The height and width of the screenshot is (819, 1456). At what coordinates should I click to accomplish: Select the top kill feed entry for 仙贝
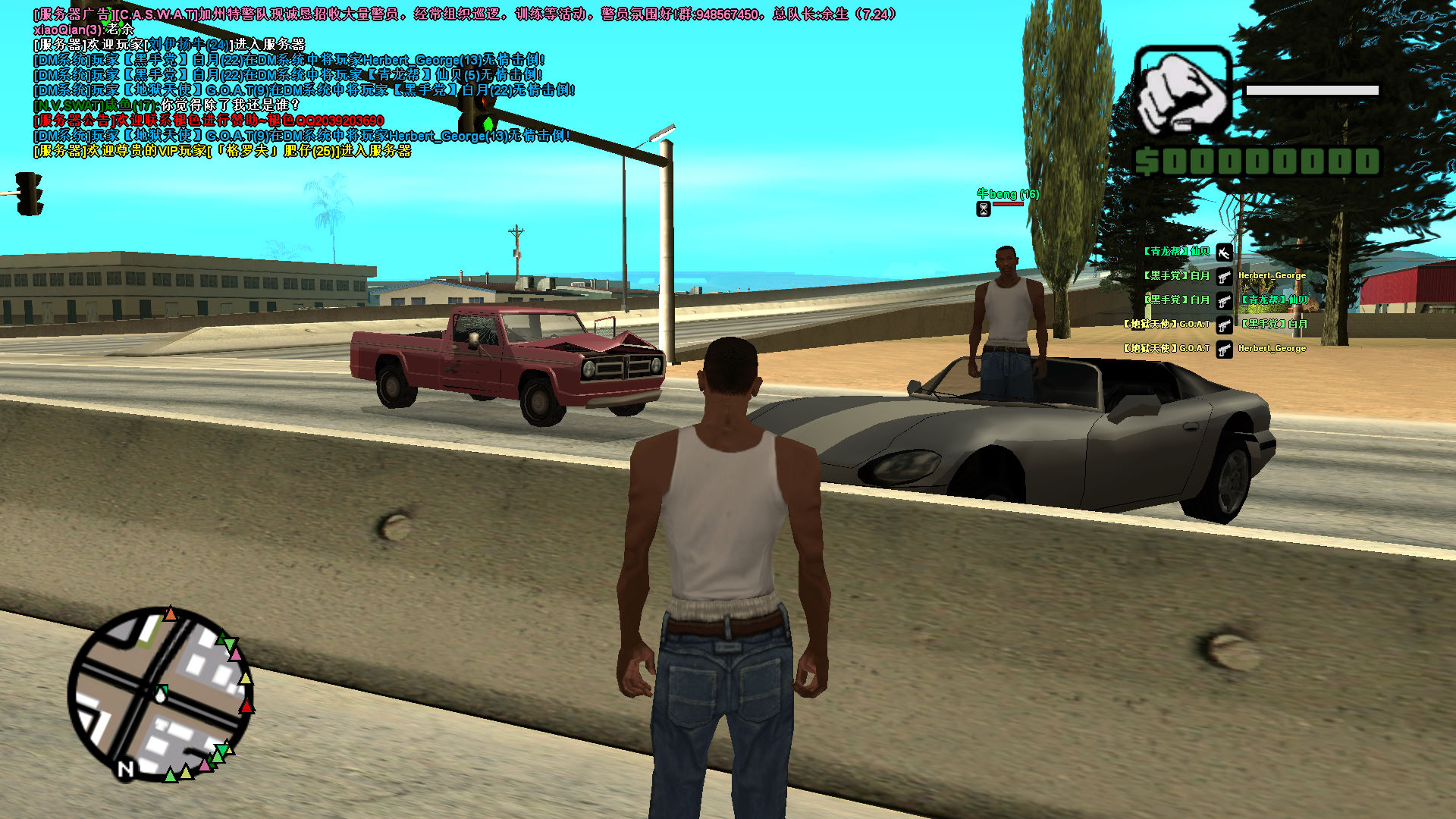click(x=1187, y=252)
